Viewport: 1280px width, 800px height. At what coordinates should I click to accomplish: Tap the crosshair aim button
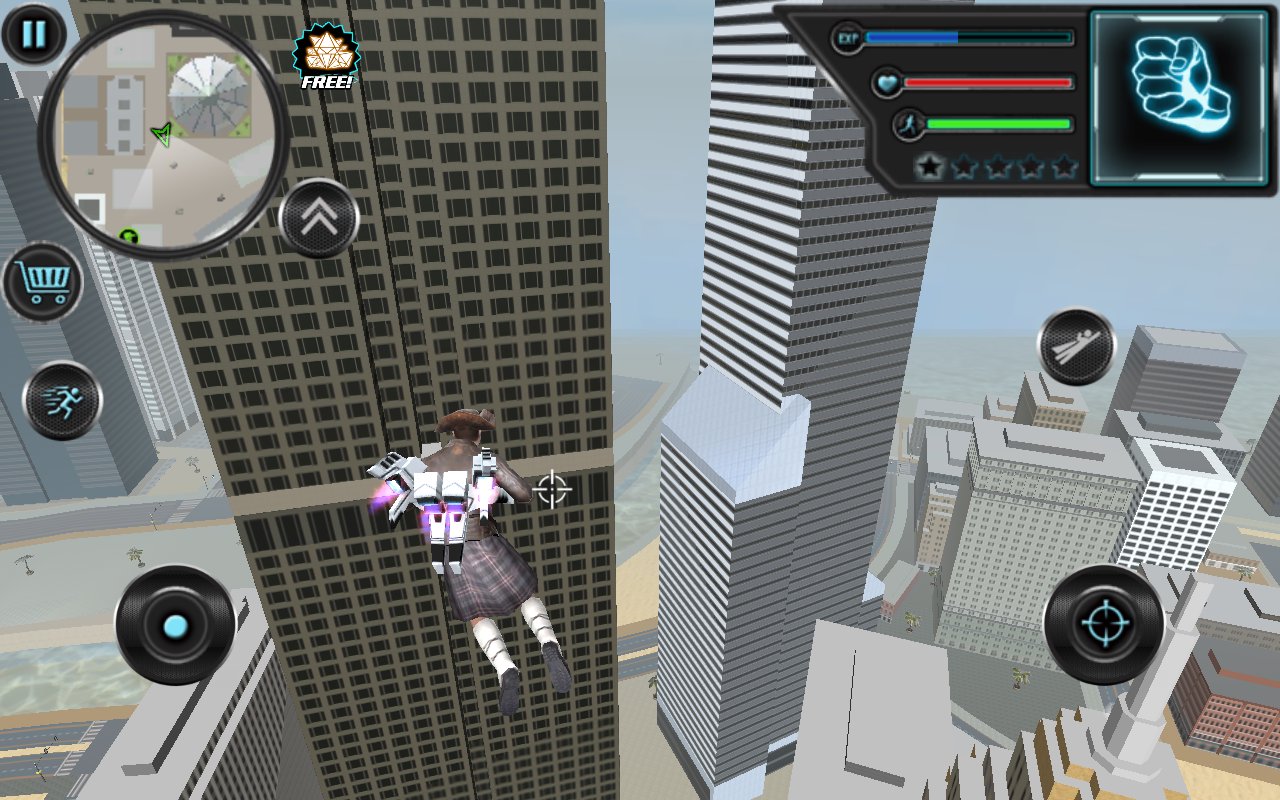pyautogui.click(x=1103, y=625)
